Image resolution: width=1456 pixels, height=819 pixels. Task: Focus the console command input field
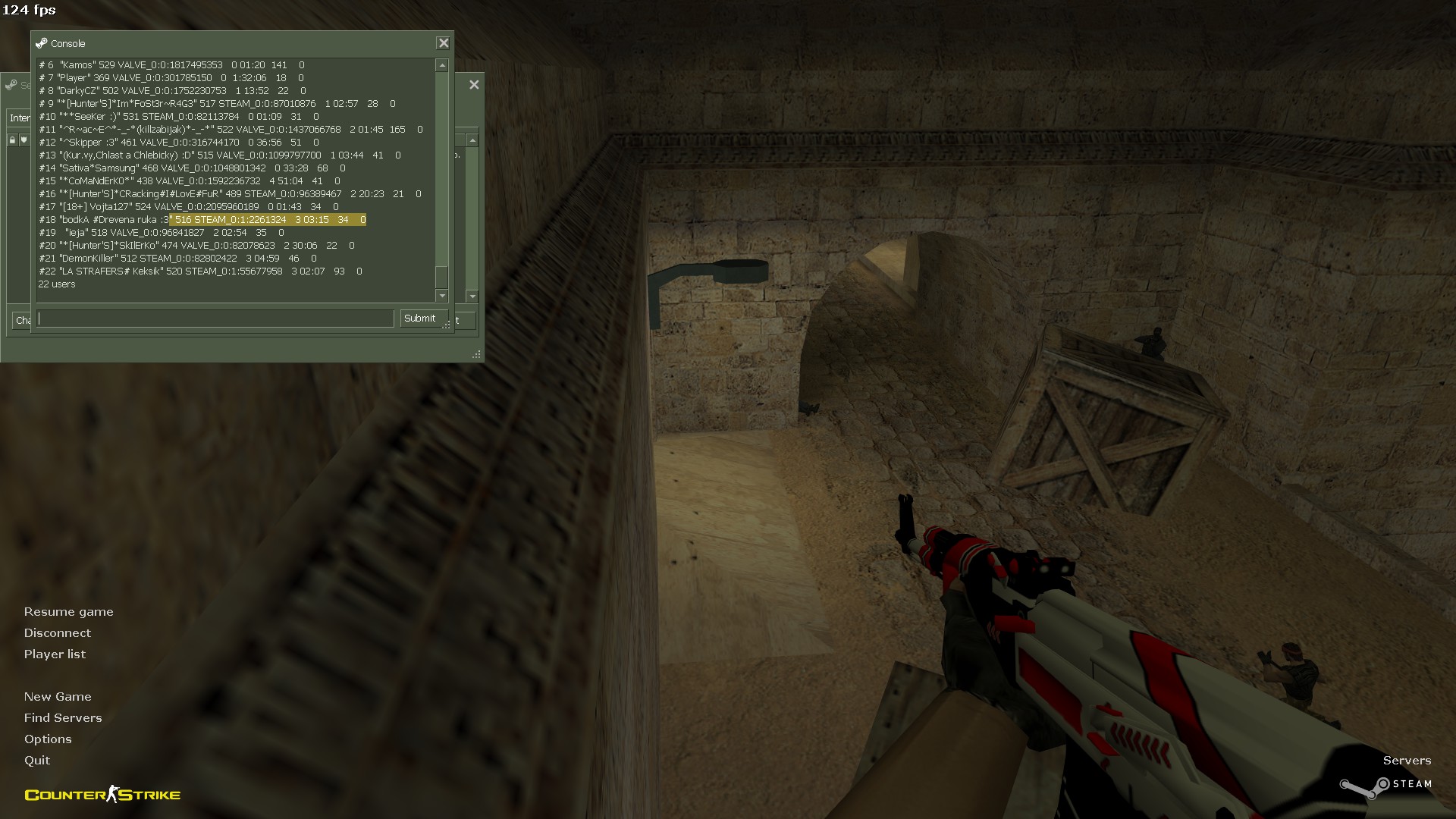click(x=216, y=318)
